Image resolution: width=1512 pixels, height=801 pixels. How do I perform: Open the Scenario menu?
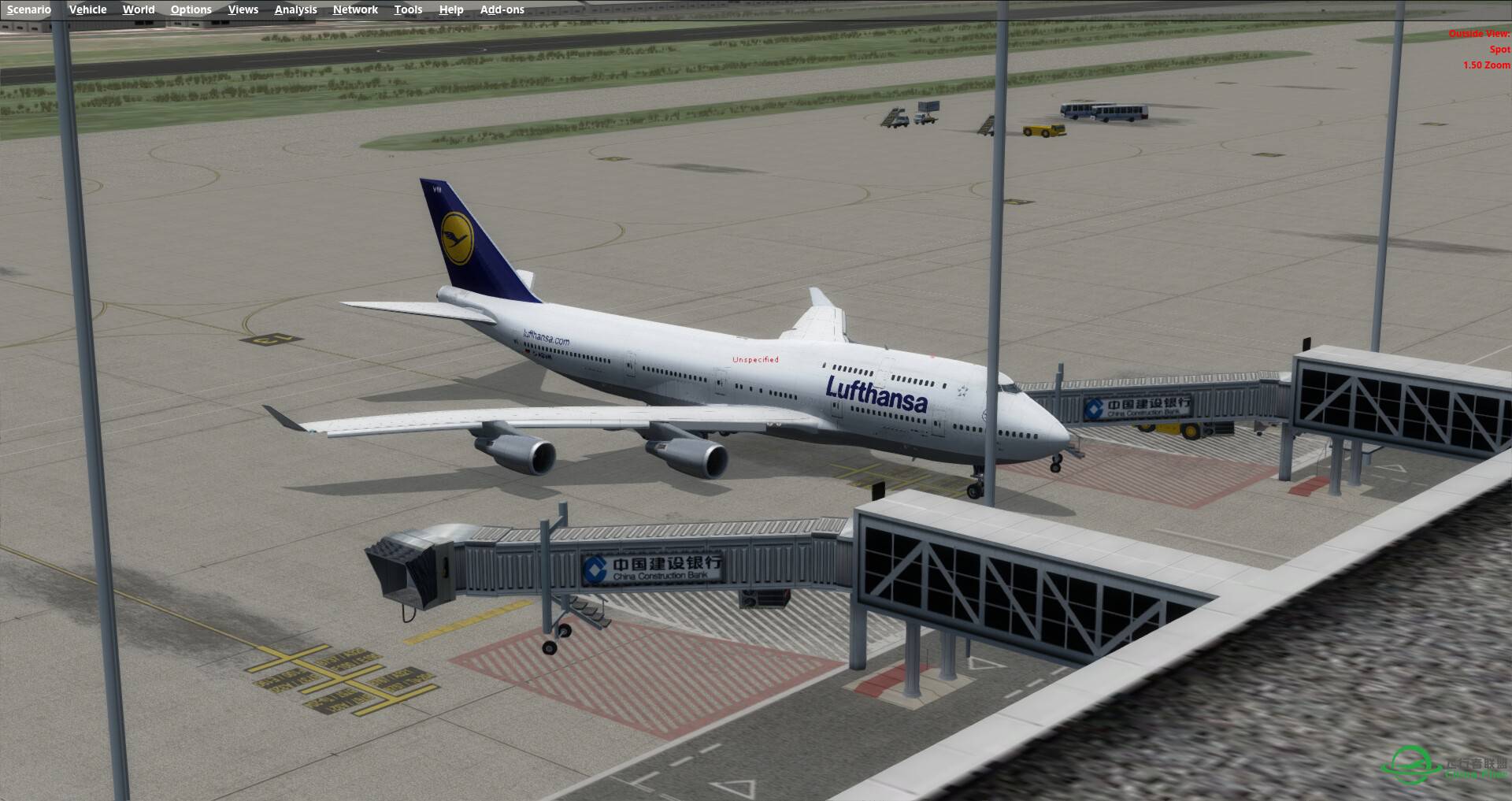point(29,9)
